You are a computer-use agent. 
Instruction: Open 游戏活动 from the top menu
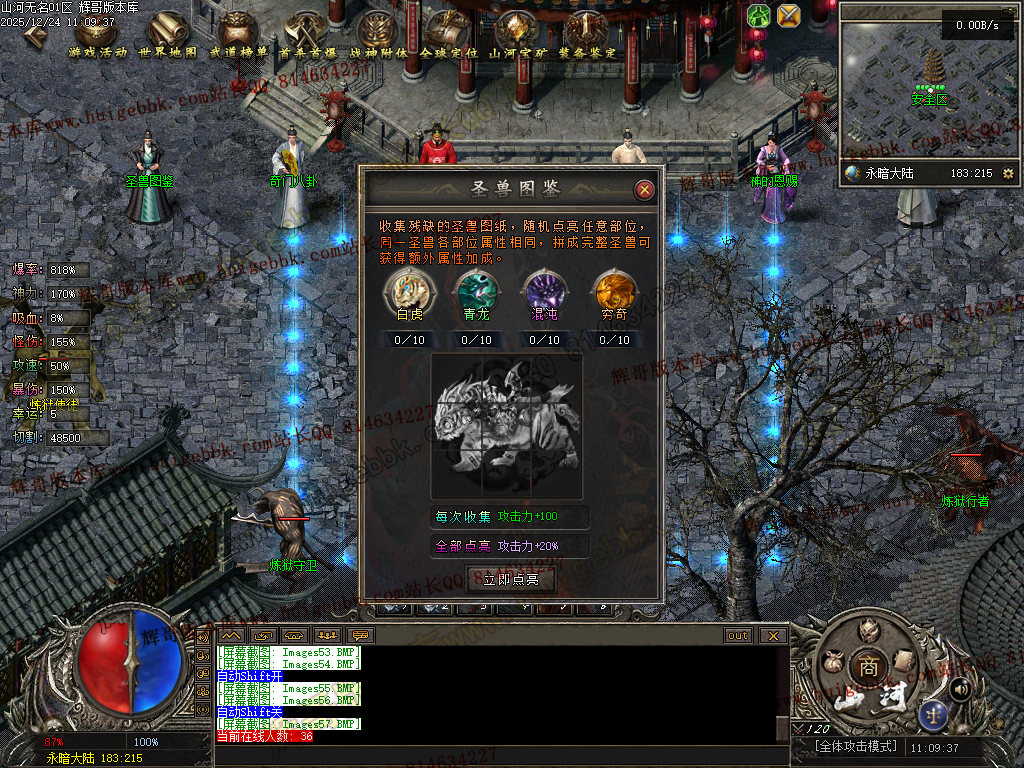(x=98, y=33)
